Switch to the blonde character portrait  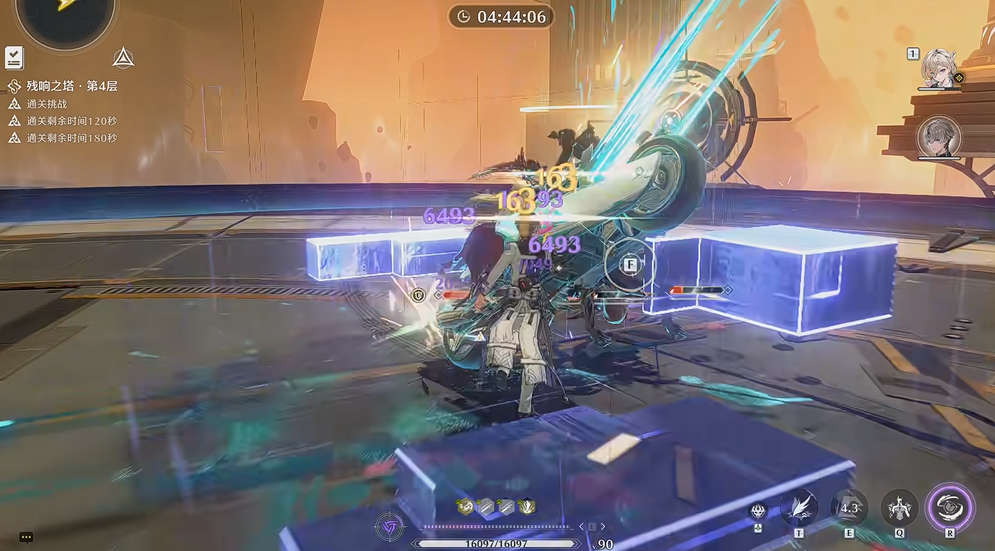click(939, 68)
